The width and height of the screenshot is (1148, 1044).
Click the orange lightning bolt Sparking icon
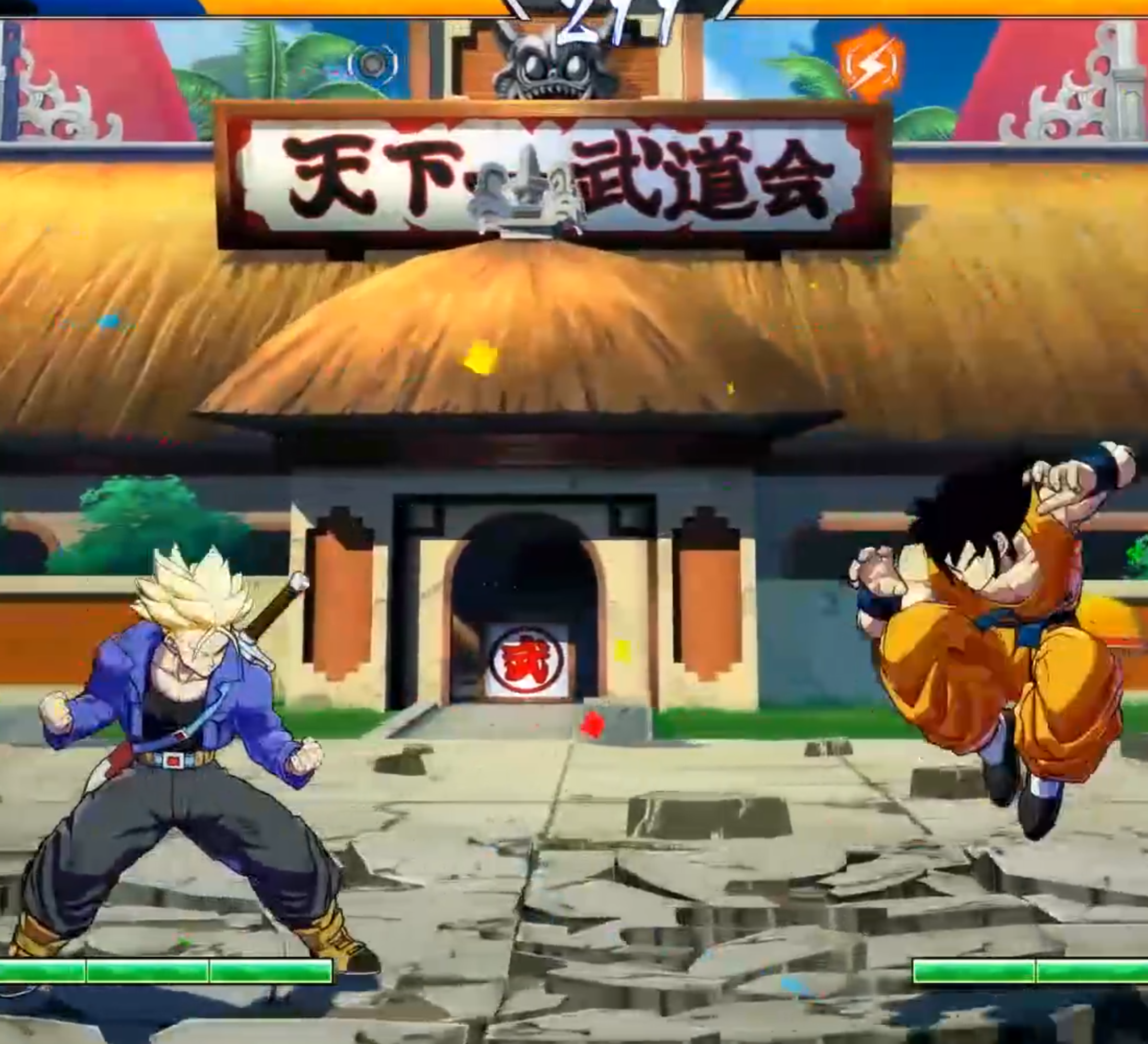pos(870,64)
